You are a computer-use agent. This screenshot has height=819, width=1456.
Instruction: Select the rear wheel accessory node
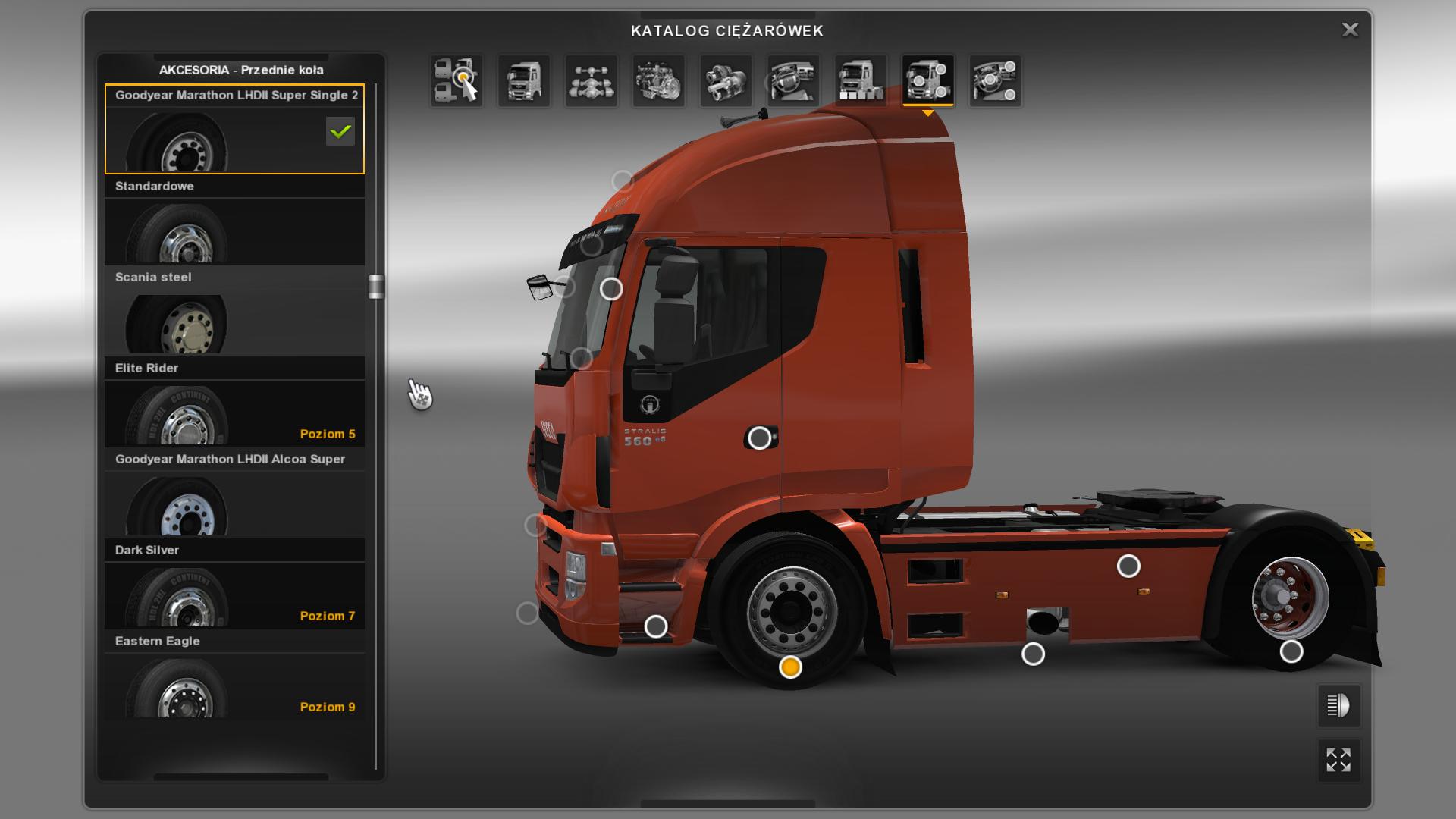1291,651
